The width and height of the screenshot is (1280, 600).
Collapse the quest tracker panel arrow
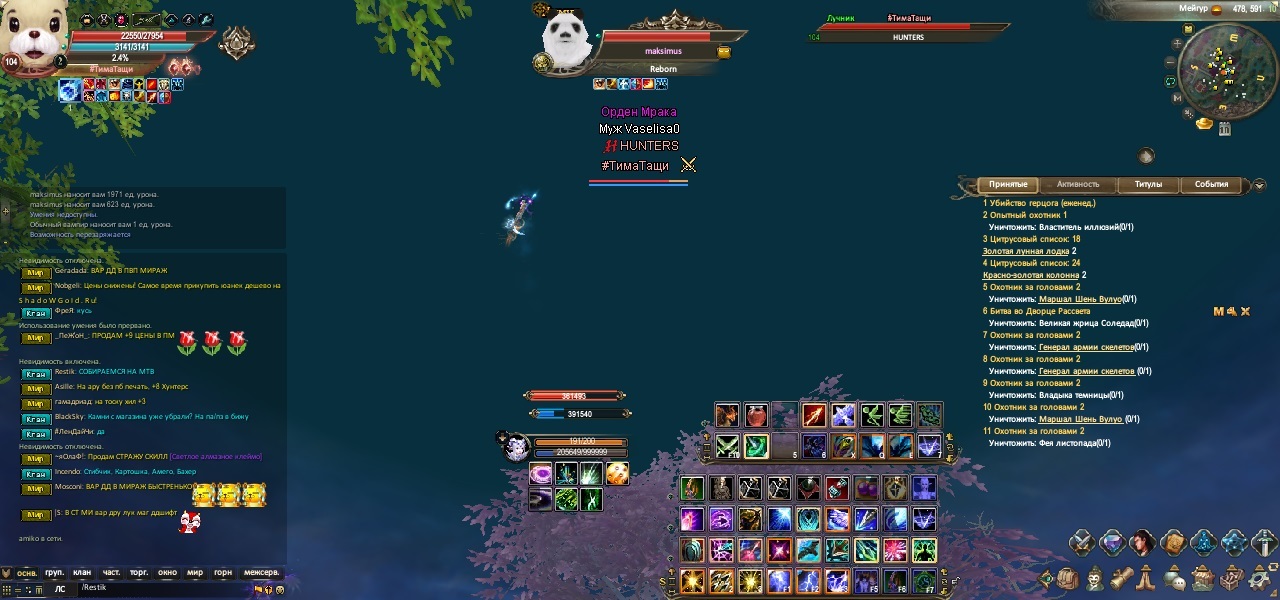(x=1259, y=185)
